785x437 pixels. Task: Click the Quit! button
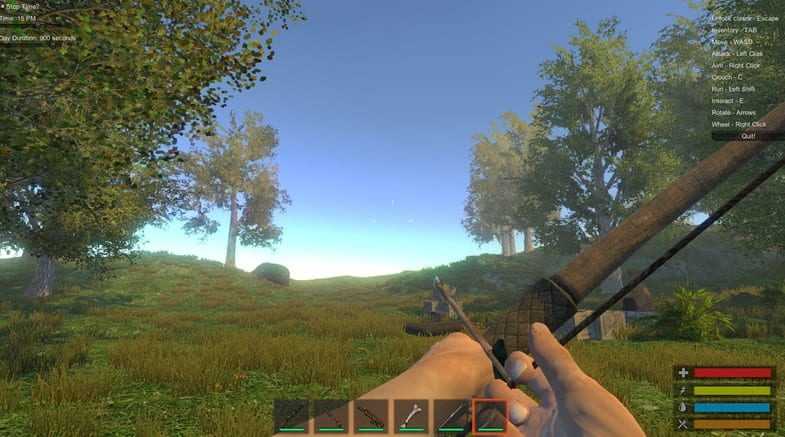coord(747,135)
